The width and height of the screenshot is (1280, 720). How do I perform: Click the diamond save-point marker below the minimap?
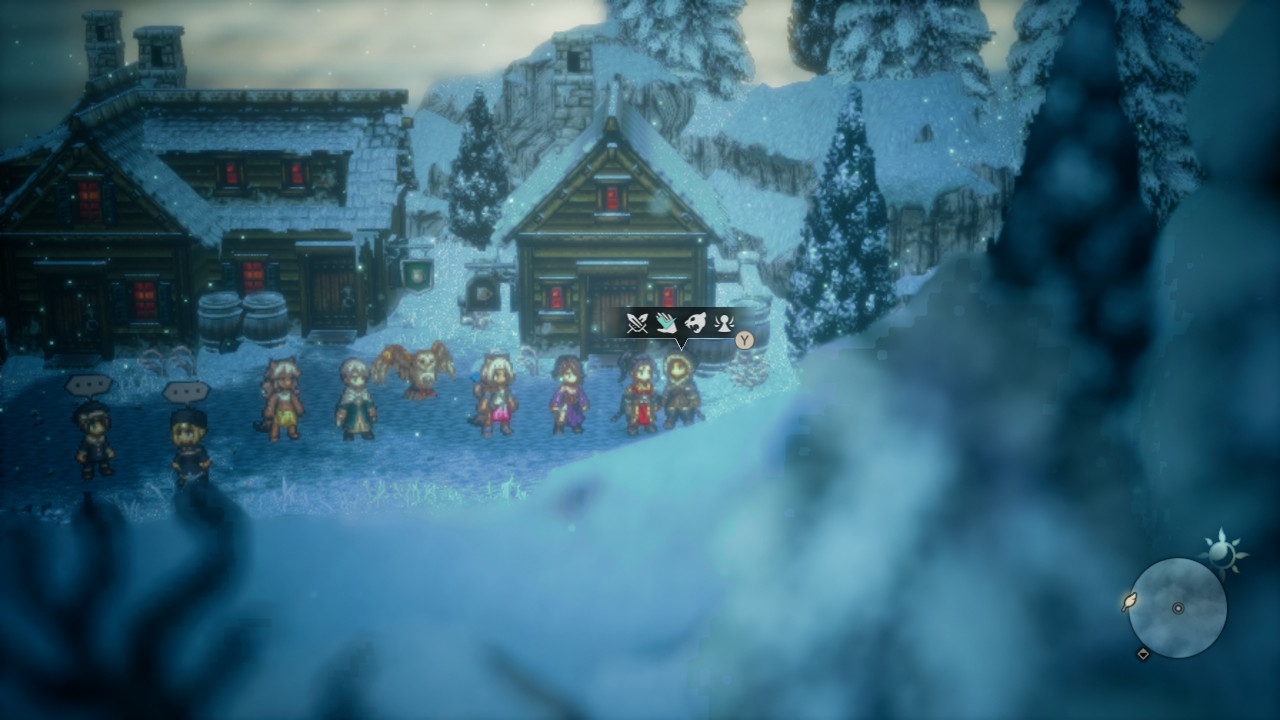(x=1143, y=654)
